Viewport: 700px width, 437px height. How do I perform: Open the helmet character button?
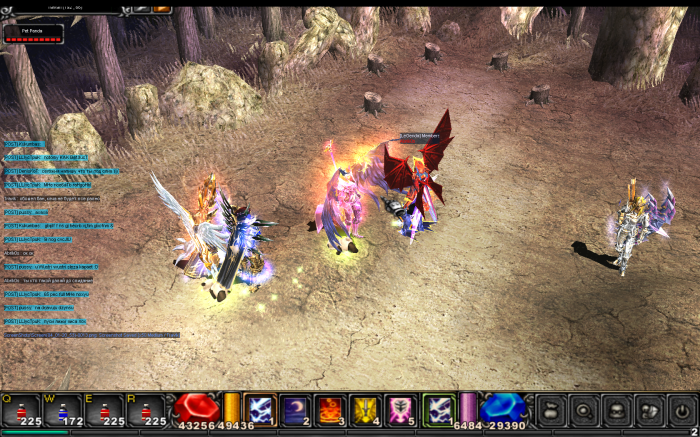coord(617,410)
